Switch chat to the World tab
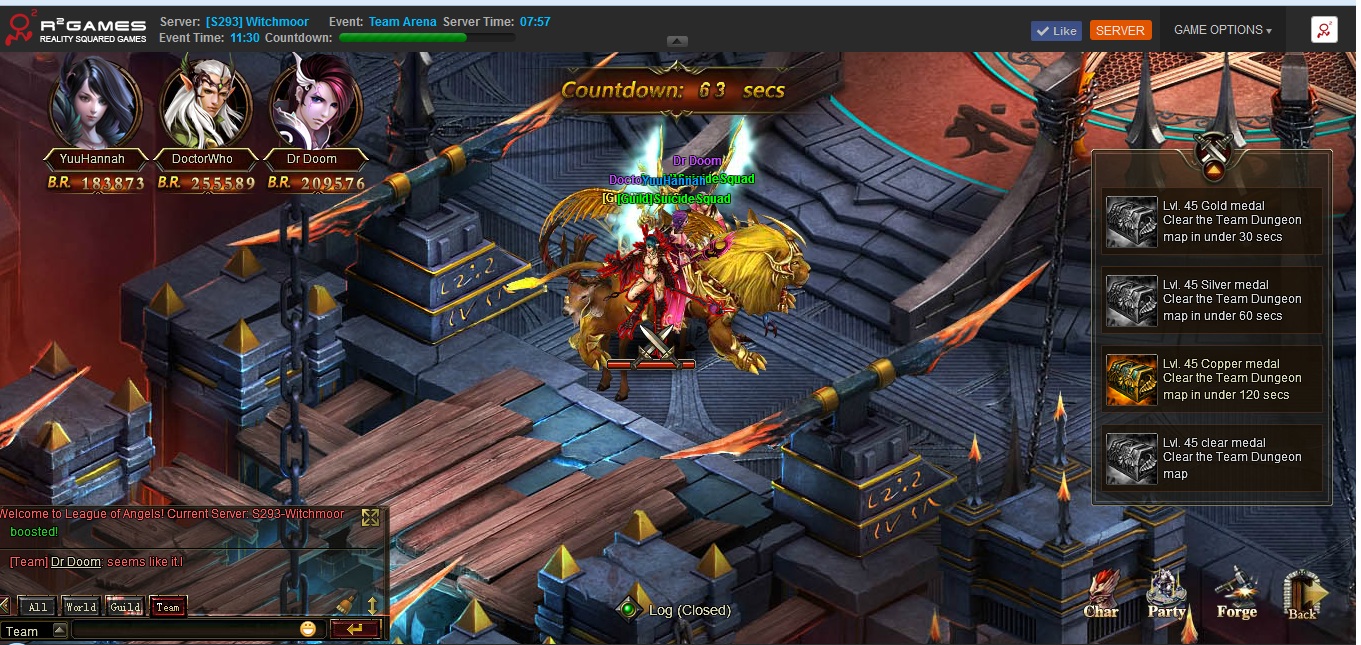The image size is (1361, 645). coord(80,606)
